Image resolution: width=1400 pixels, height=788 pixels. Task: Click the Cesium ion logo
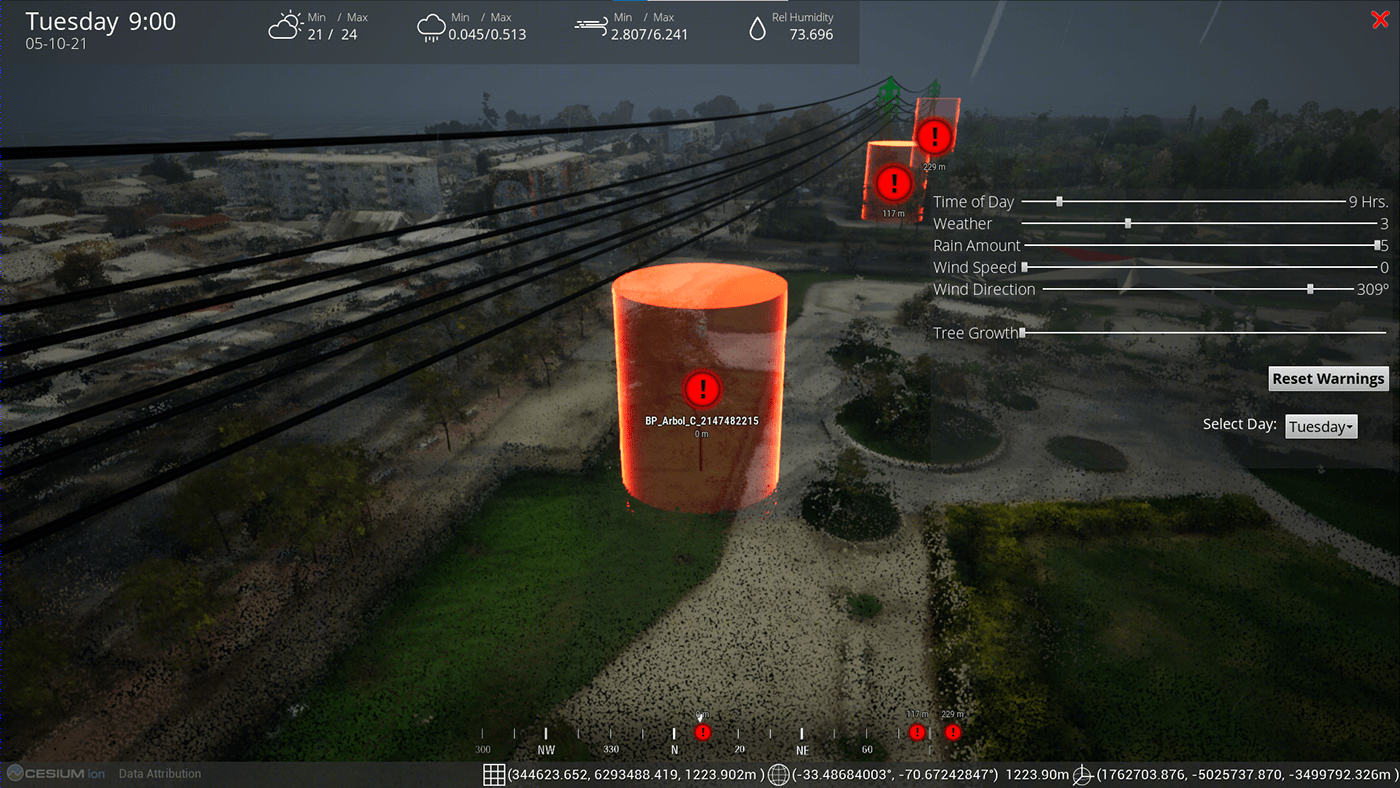(x=55, y=773)
